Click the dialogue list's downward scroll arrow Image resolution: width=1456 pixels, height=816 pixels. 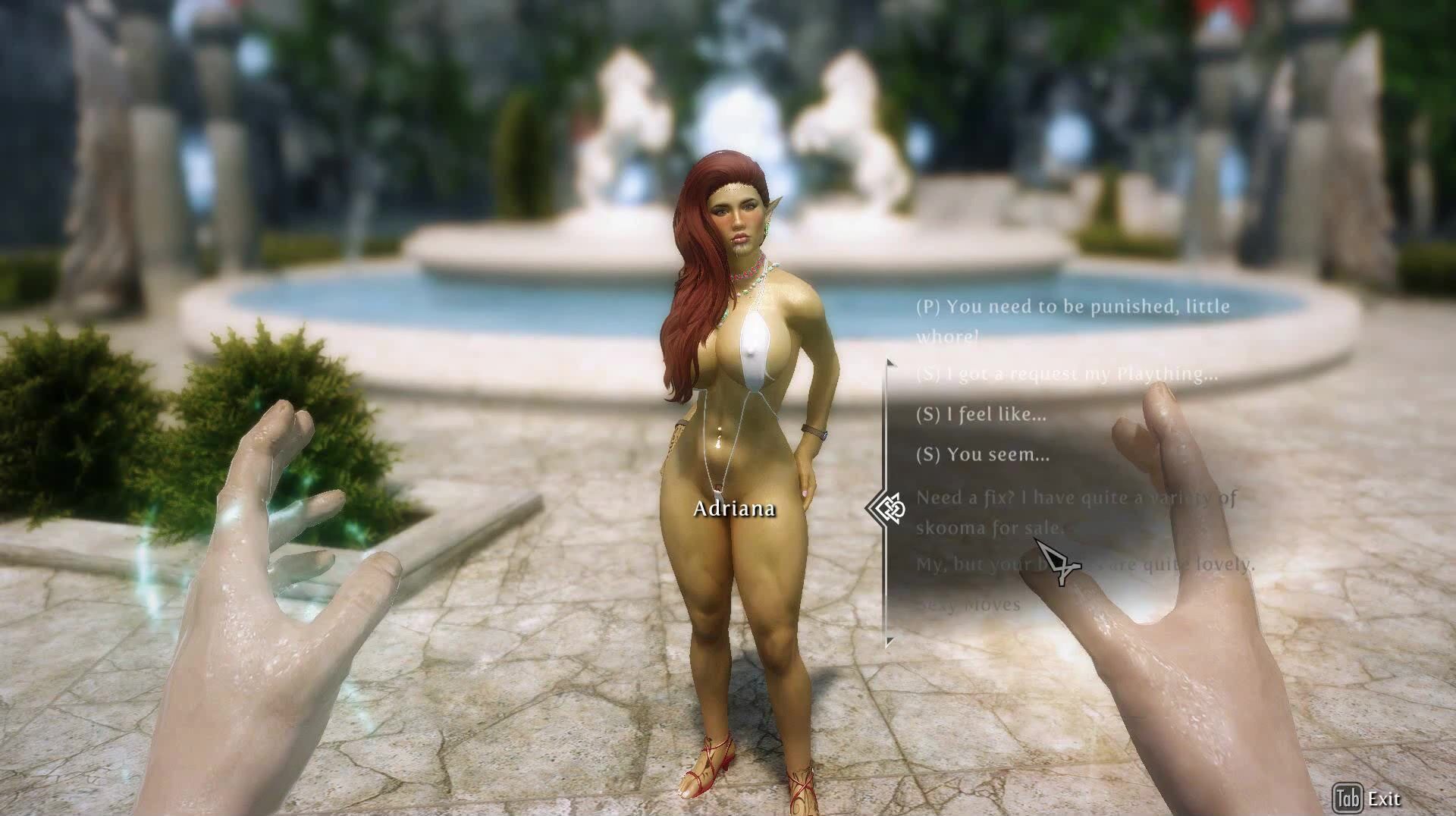pos(890,643)
